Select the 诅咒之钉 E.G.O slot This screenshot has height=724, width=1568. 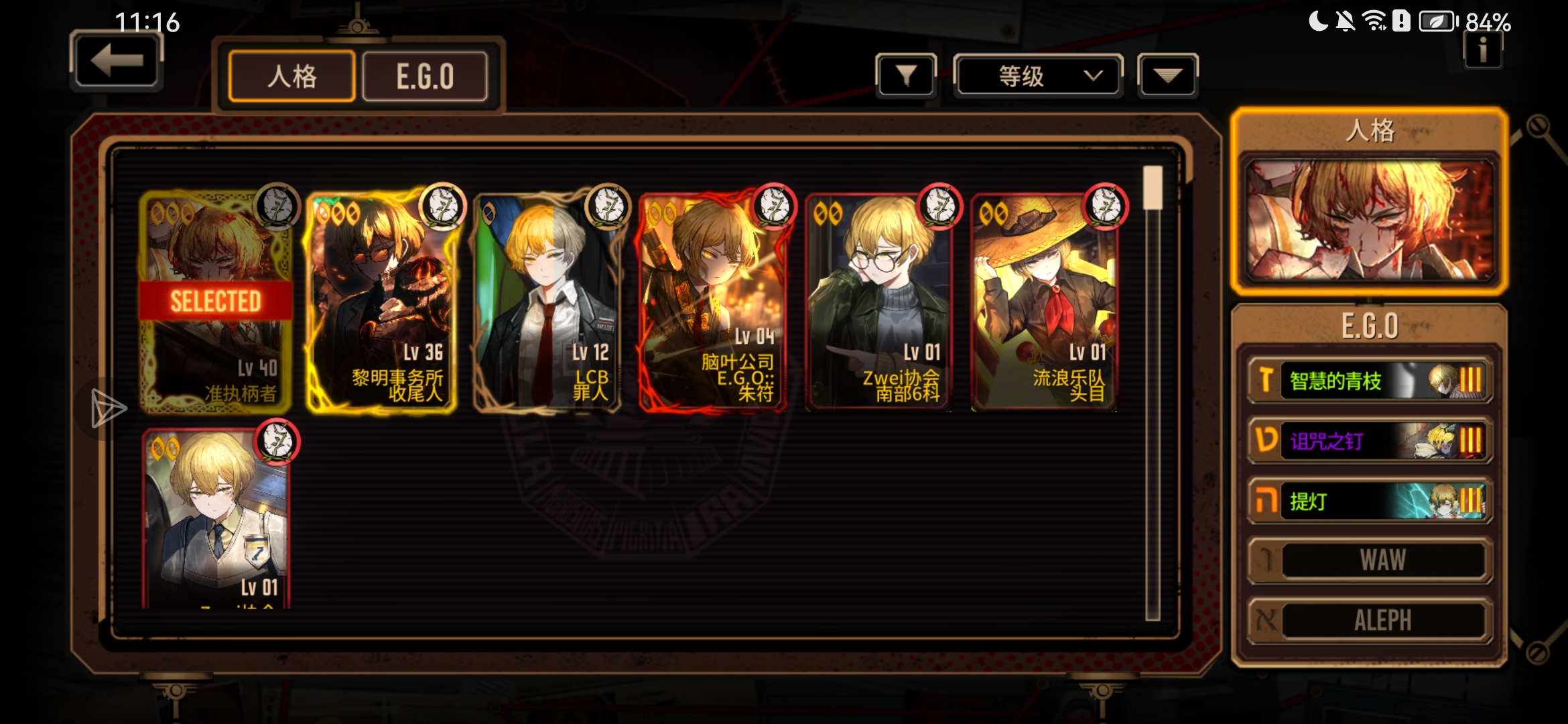click(1369, 440)
